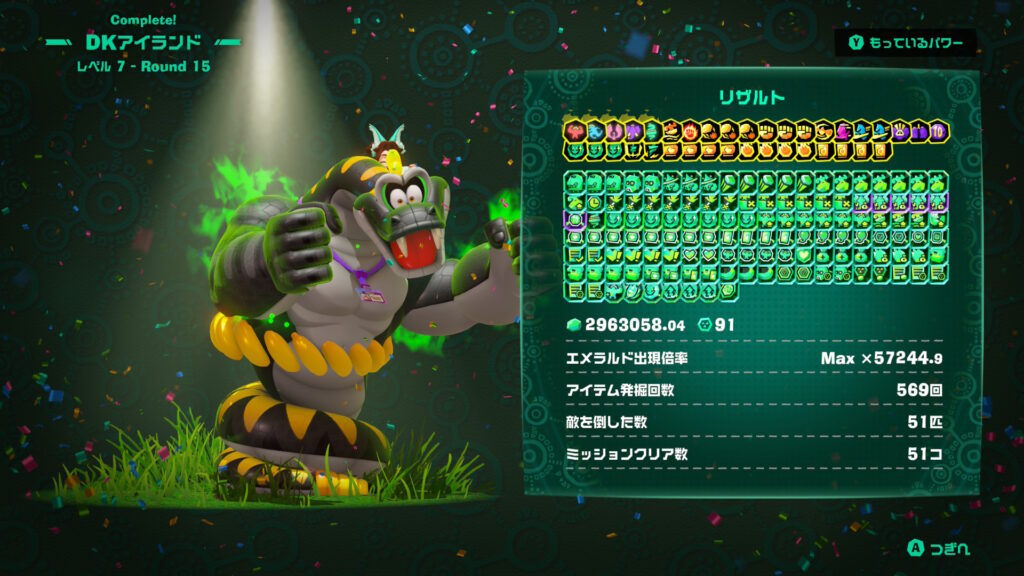Select the purple Elephant Bananza power icon

tap(633, 131)
